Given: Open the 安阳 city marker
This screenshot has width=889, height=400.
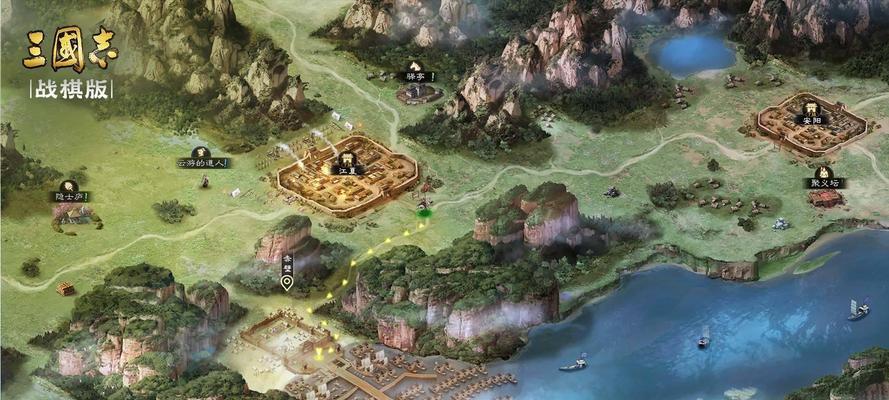Looking at the screenshot, I should click(809, 111).
